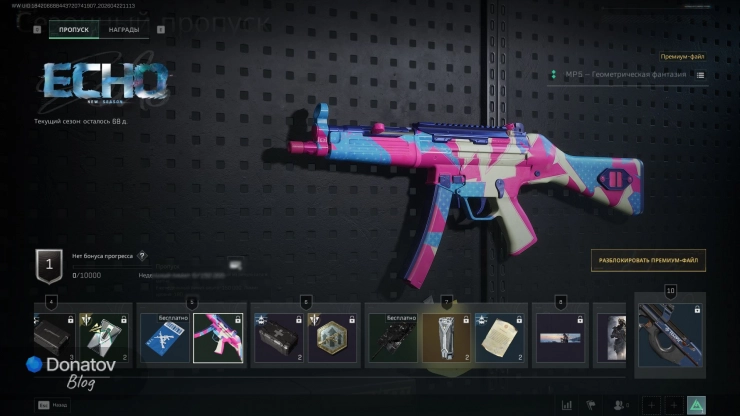740x416 pixels.
Task: Select the hexagonal gold emblem reward
Action: pyautogui.click(x=333, y=336)
